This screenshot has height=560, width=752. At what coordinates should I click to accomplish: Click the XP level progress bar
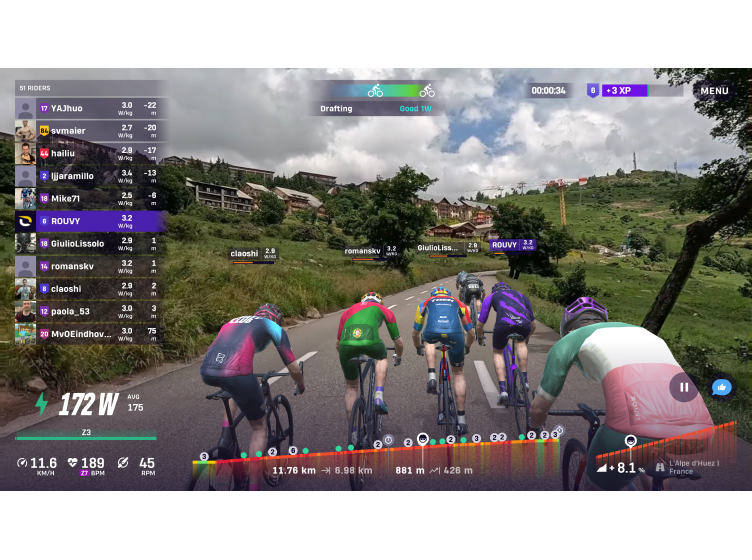[640, 90]
